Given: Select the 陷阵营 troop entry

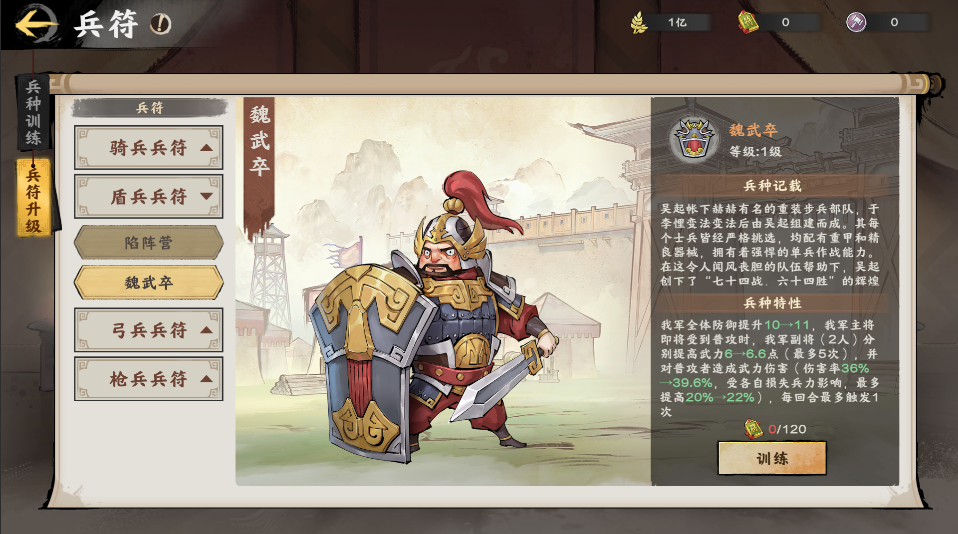Looking at the screenshot, I should (148, 242).
